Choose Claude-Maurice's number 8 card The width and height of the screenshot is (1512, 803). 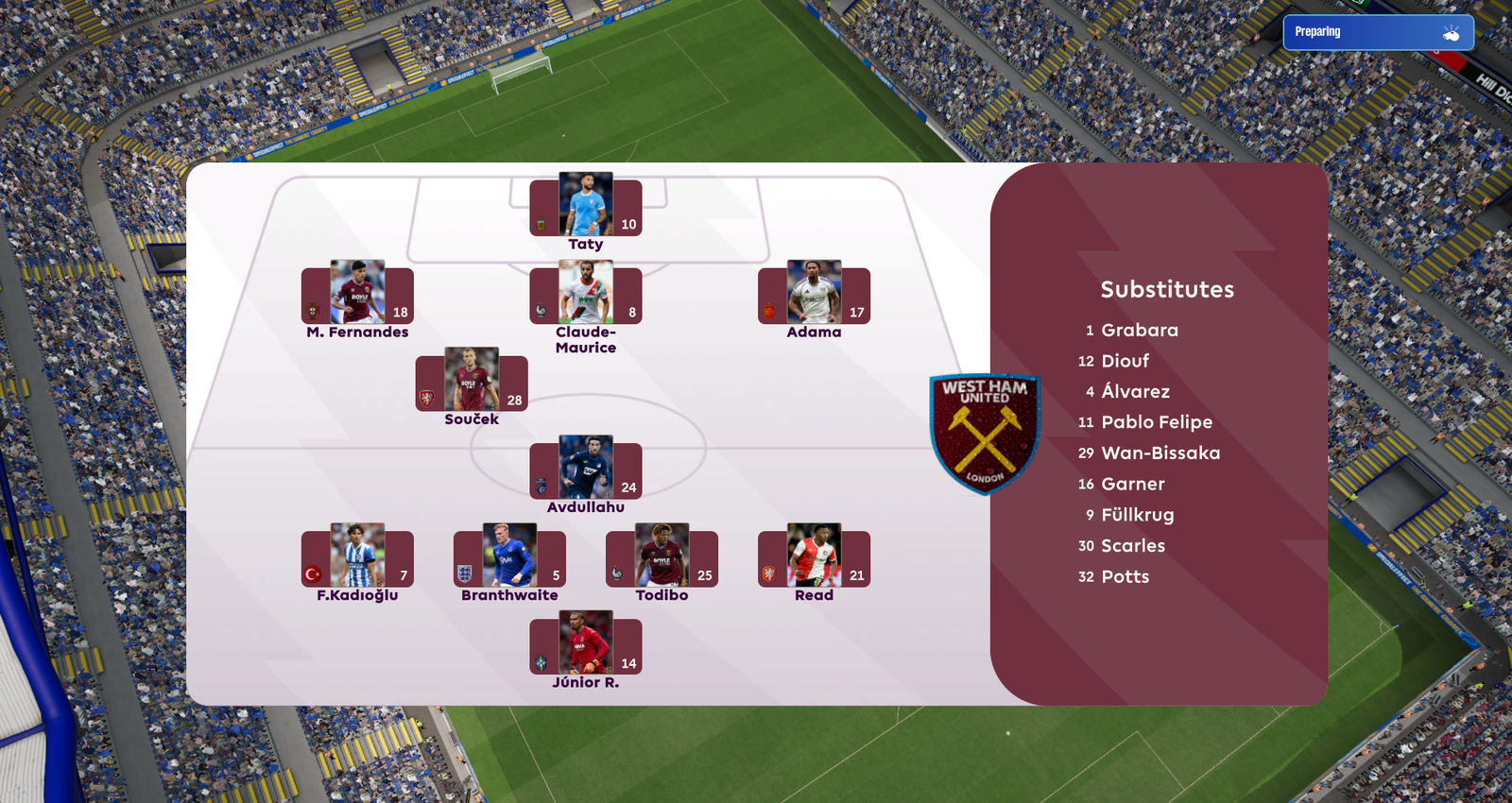point(586,294)
